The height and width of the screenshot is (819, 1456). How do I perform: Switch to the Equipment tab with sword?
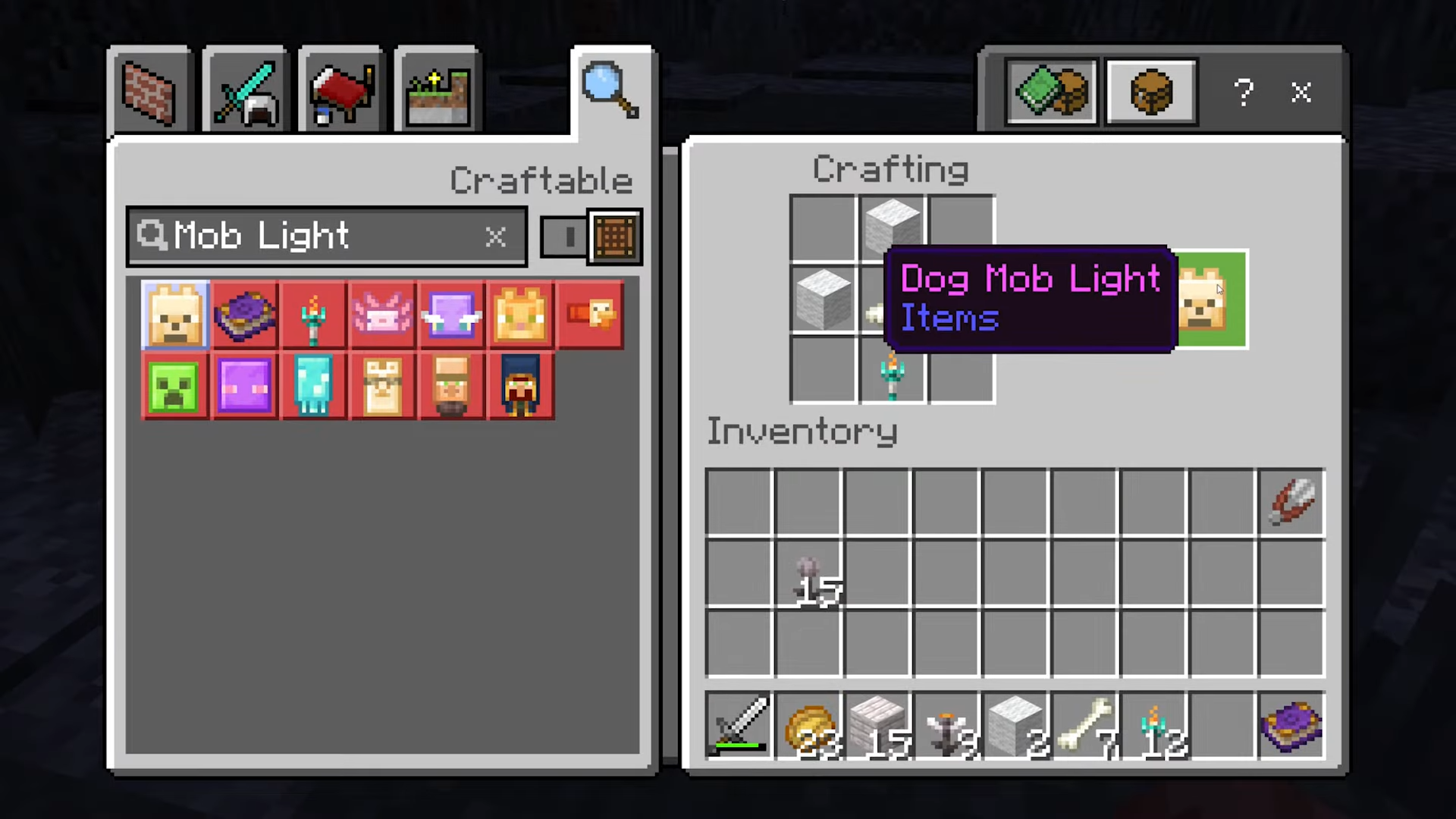click(x=245, y=93)
